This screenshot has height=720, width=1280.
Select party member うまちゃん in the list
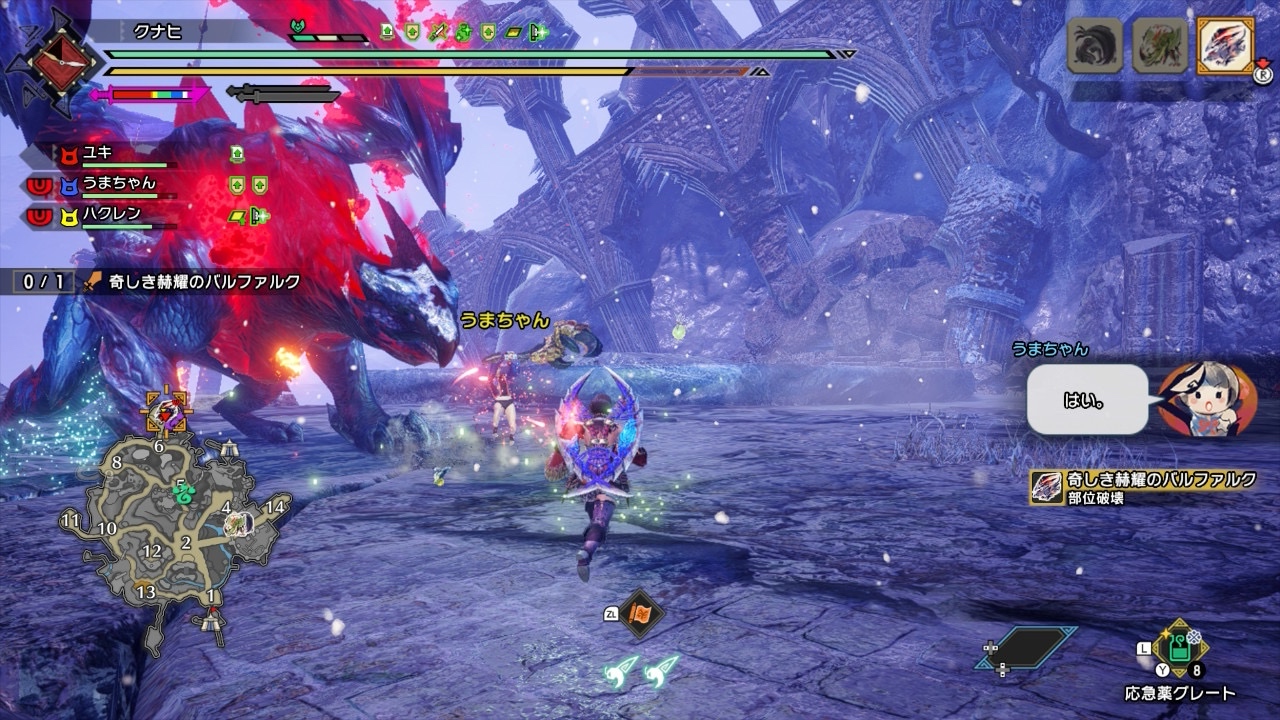click(118, 184)
